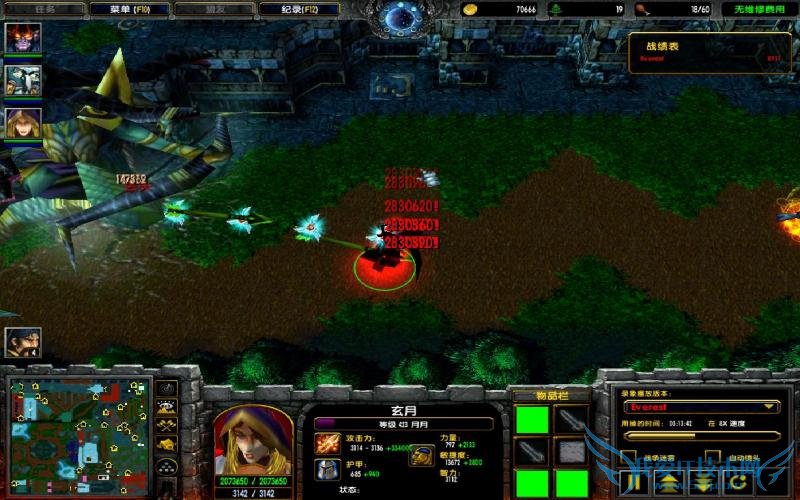Viewport: 800px width, 500px height.
Task: Click the large hero portrait in bottom panel
Action: (x=253, y=438)
